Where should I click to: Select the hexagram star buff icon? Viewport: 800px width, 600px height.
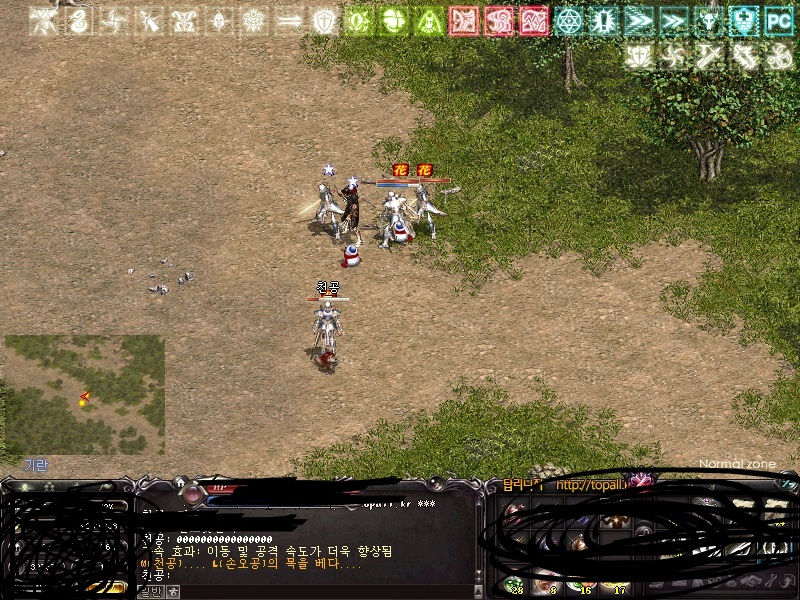tap(569, 20)
